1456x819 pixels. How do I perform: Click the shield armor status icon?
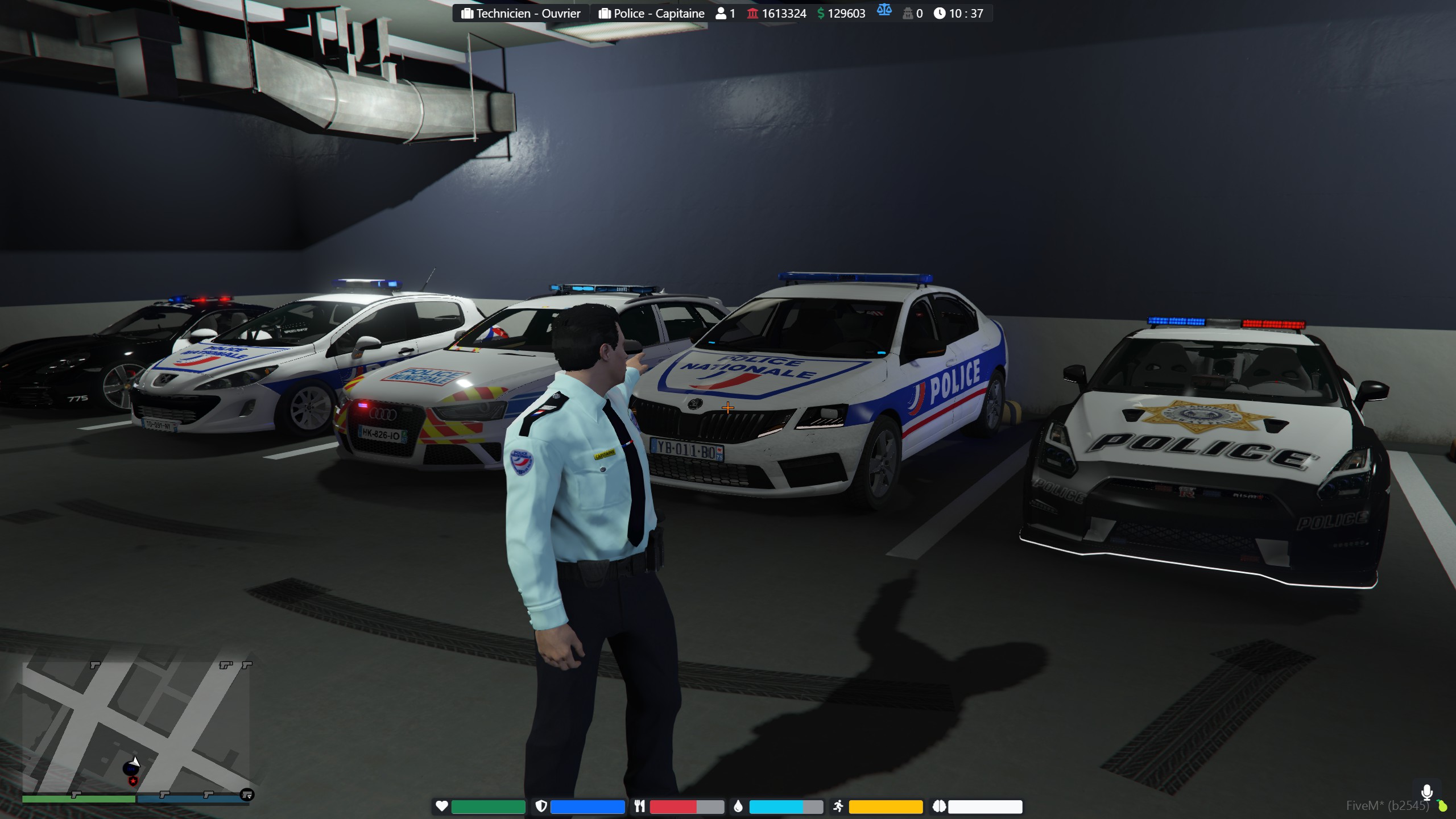[x=541, y=806]
